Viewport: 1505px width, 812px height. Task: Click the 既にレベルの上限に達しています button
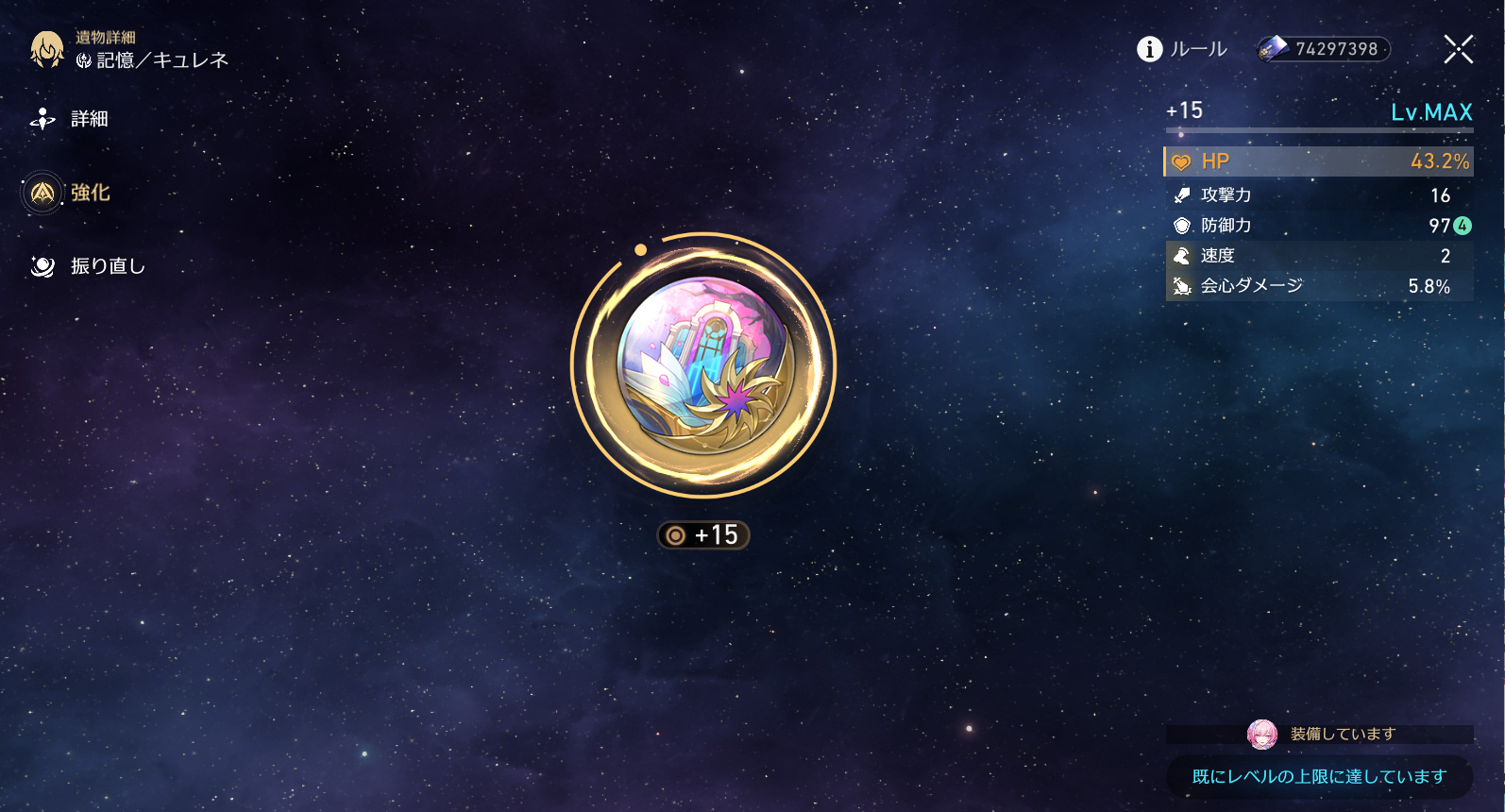(1319, 776)
